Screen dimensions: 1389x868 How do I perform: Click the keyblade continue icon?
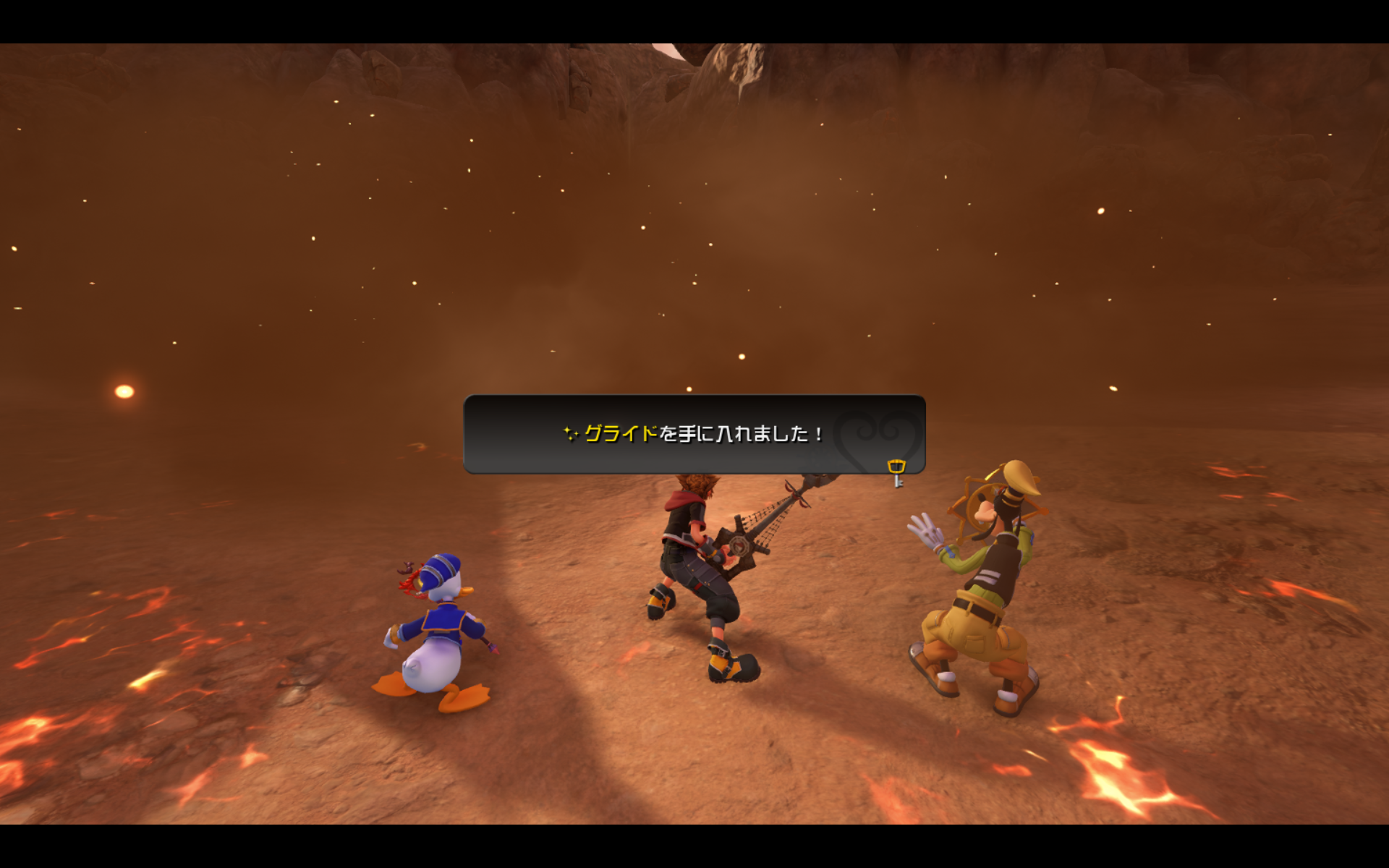(896, 473)
